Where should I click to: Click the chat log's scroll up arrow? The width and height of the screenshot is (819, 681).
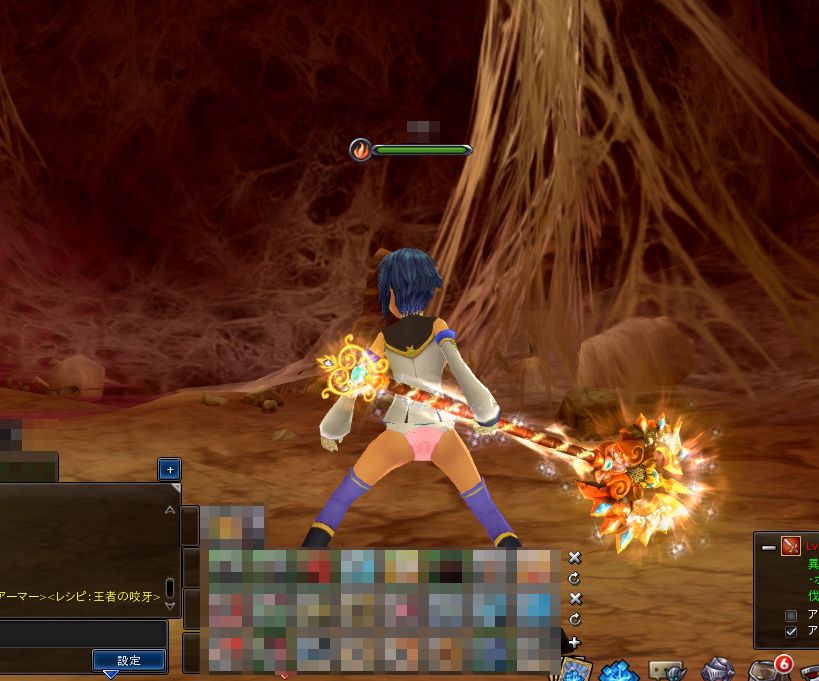[169, 510]
